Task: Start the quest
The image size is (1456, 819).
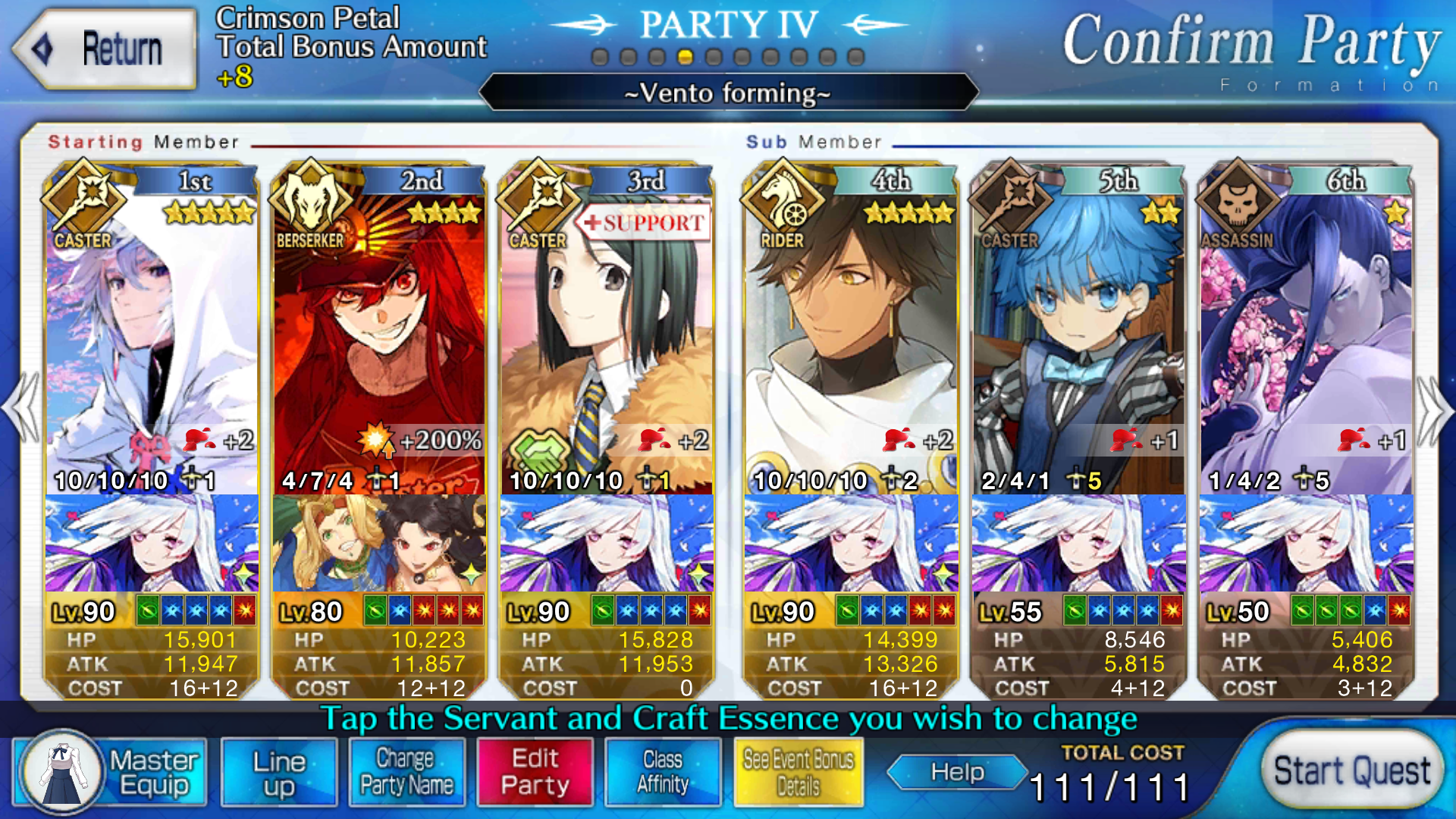Action: 1351,771
